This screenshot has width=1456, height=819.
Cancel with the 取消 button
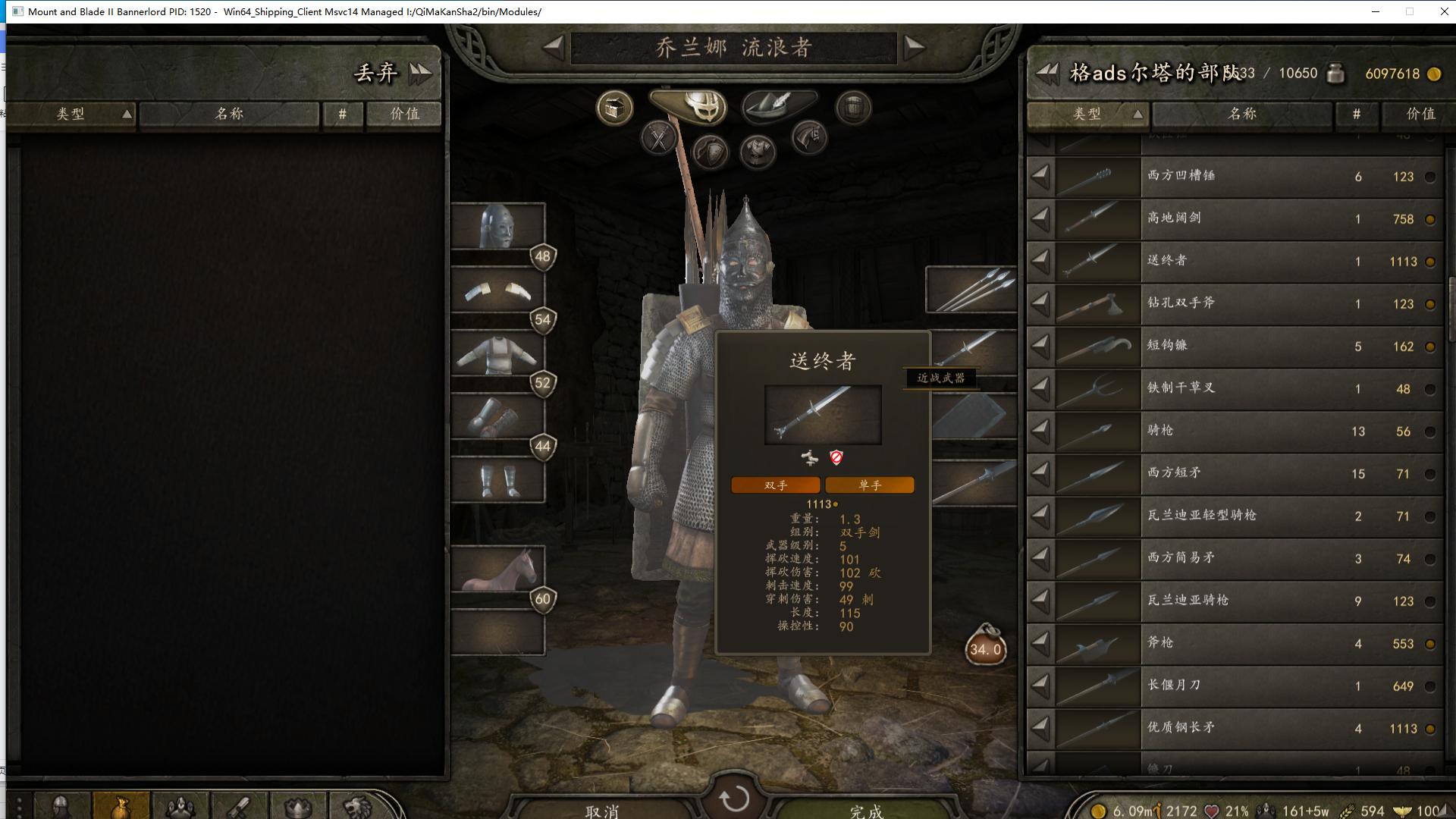point(602,810)
